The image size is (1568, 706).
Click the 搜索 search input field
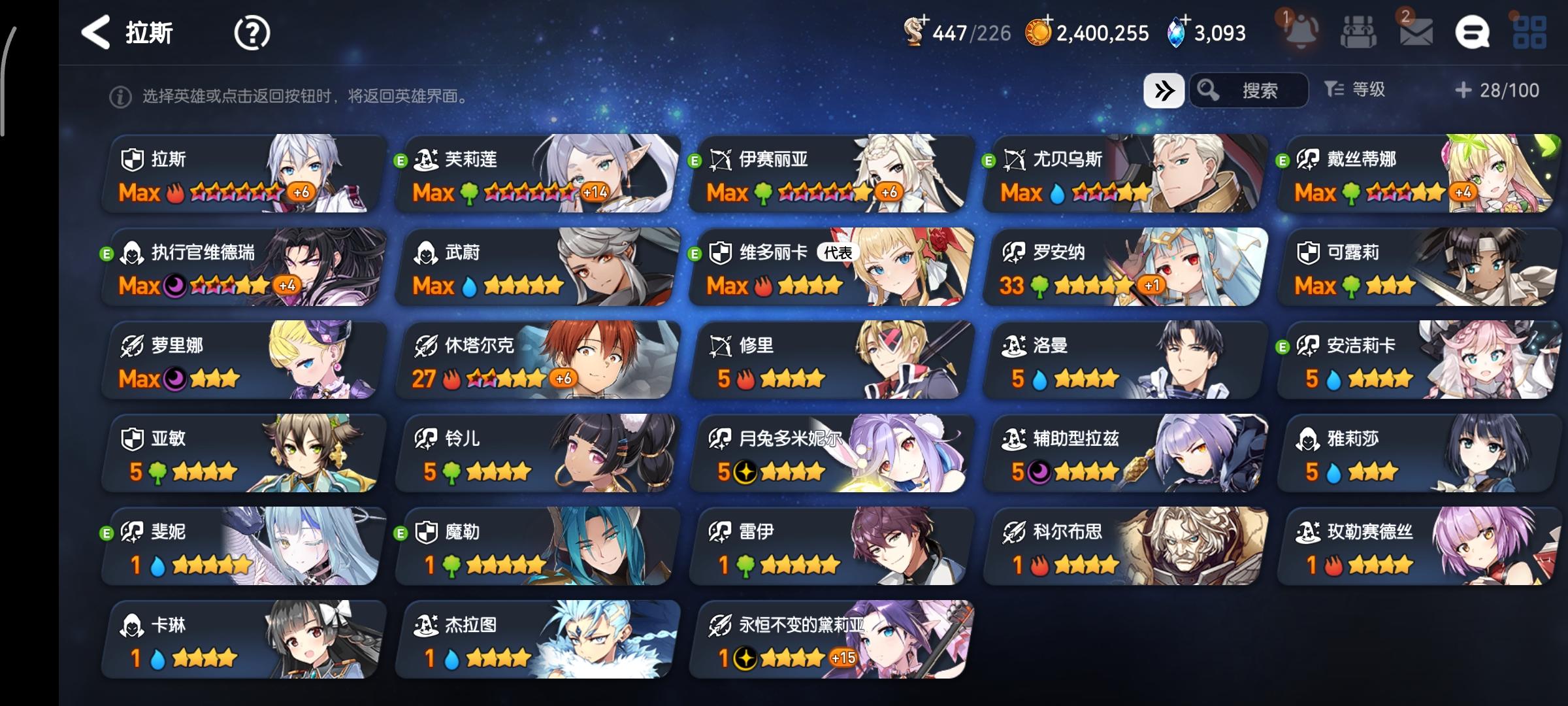[1261, 90]
